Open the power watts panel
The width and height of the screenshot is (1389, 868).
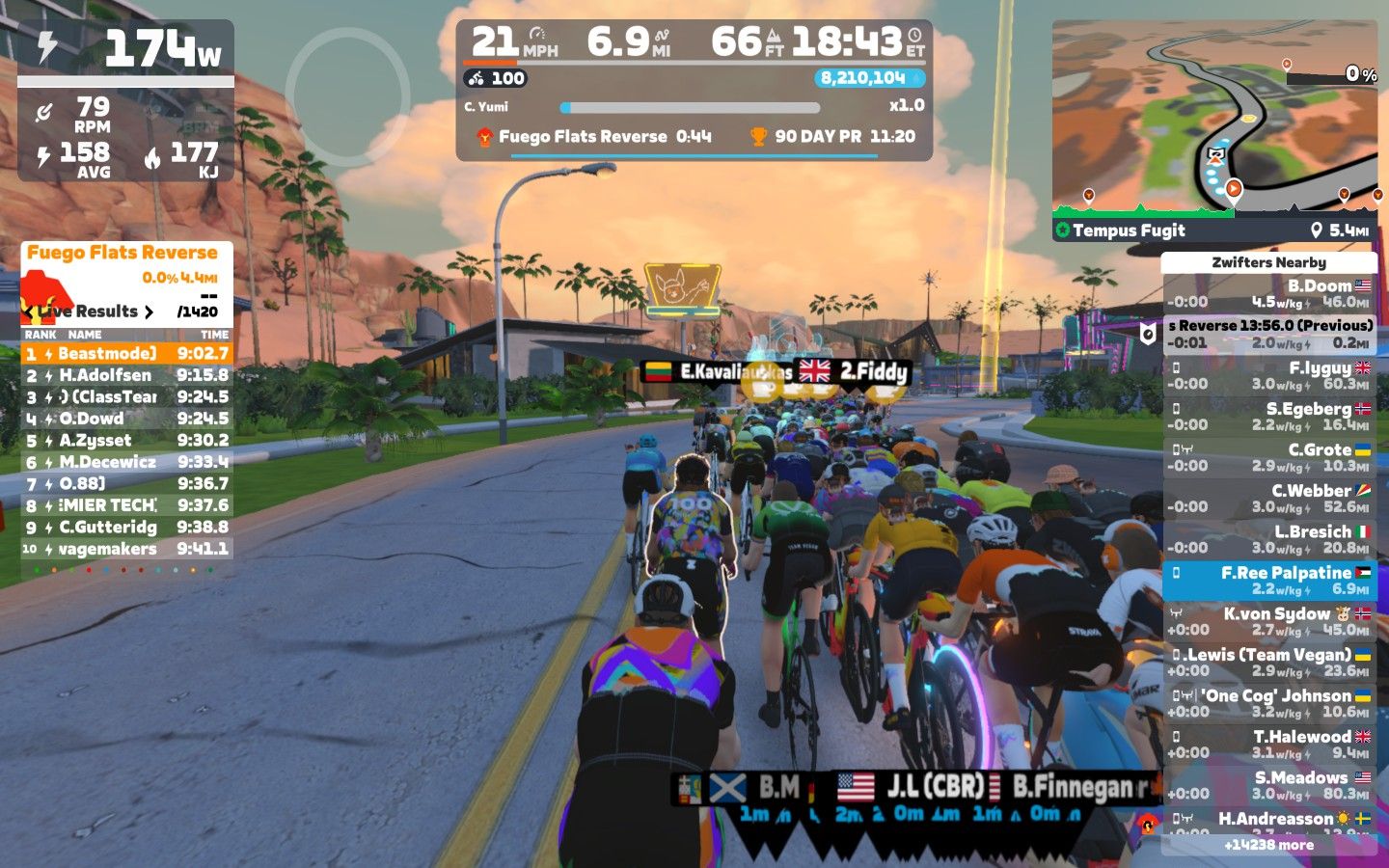pos(125,48)
